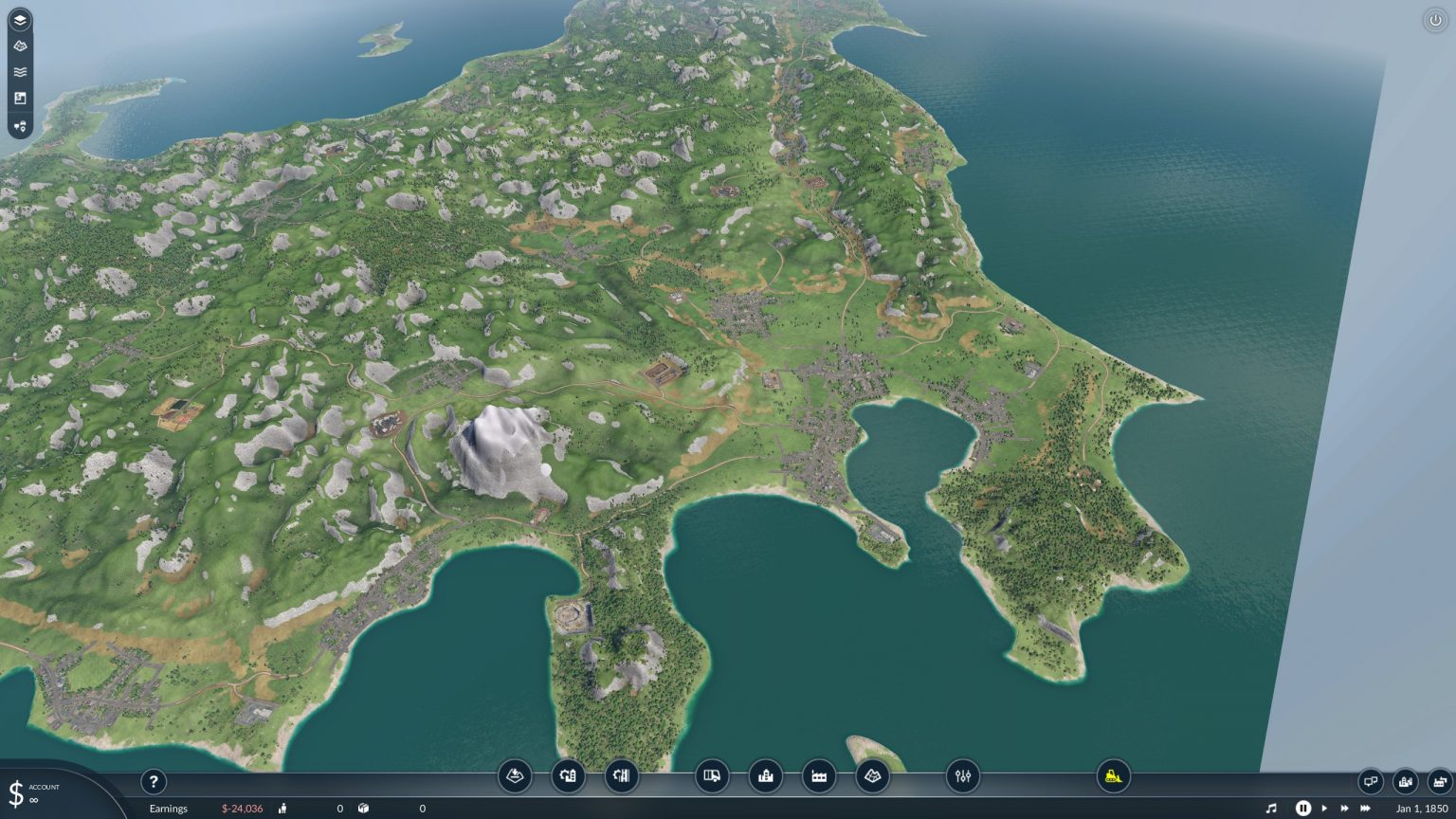Viewport: 1456px width, 819px height.
Task: Toggle the map layers overlay
Action: [19, 19]
